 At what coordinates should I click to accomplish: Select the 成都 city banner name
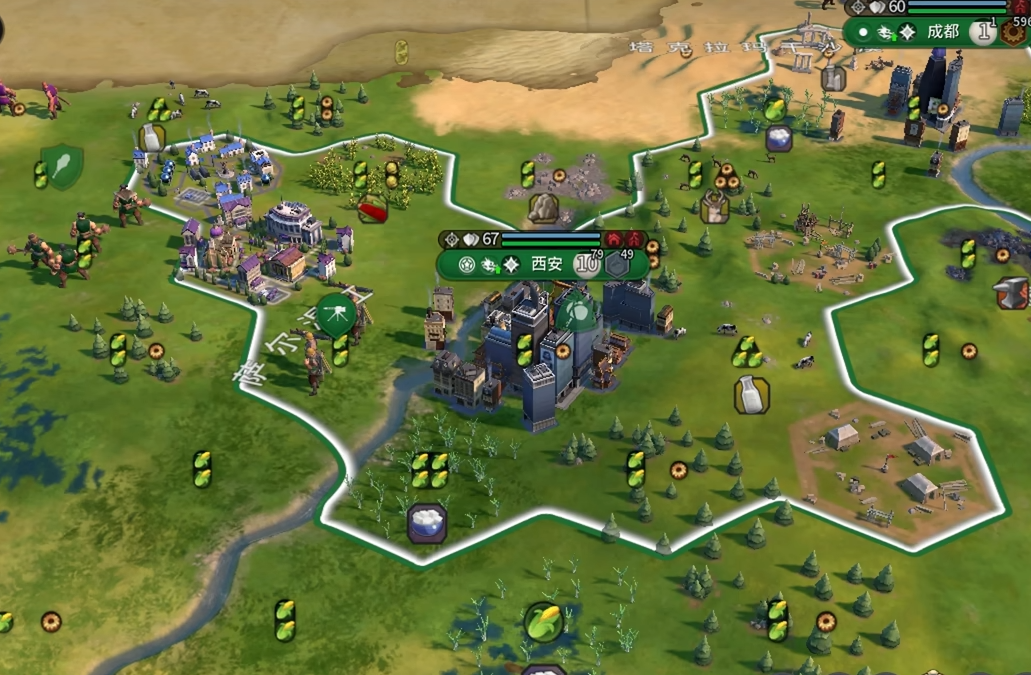(942, 32)
